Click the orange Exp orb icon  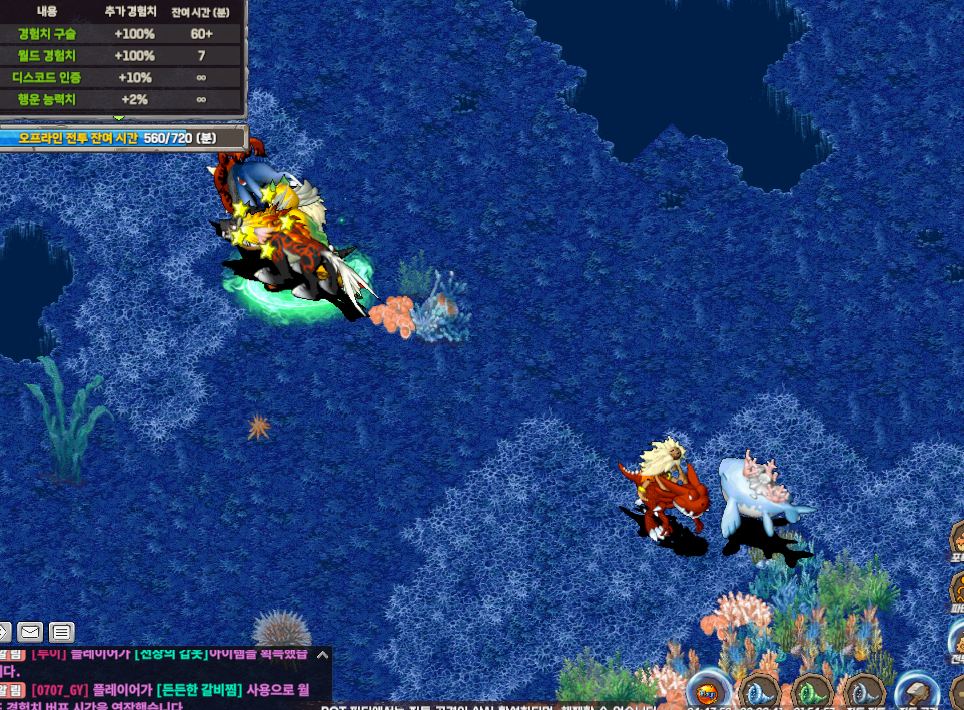[x=707, y=692]
